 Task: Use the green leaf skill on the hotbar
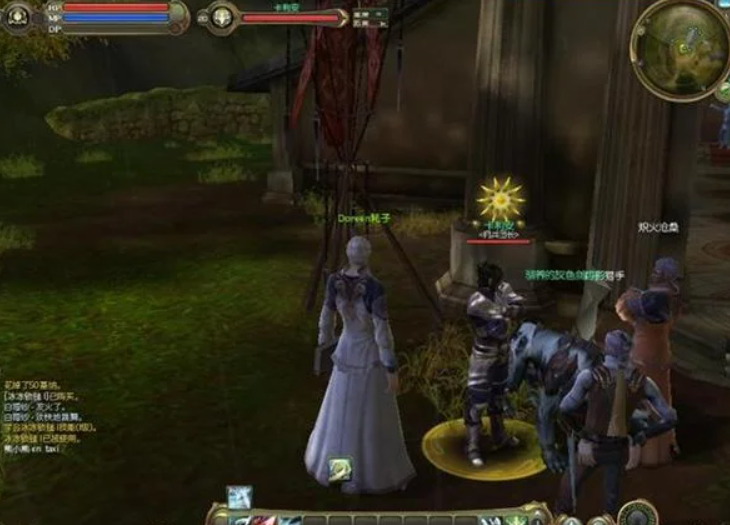(515, 520)
